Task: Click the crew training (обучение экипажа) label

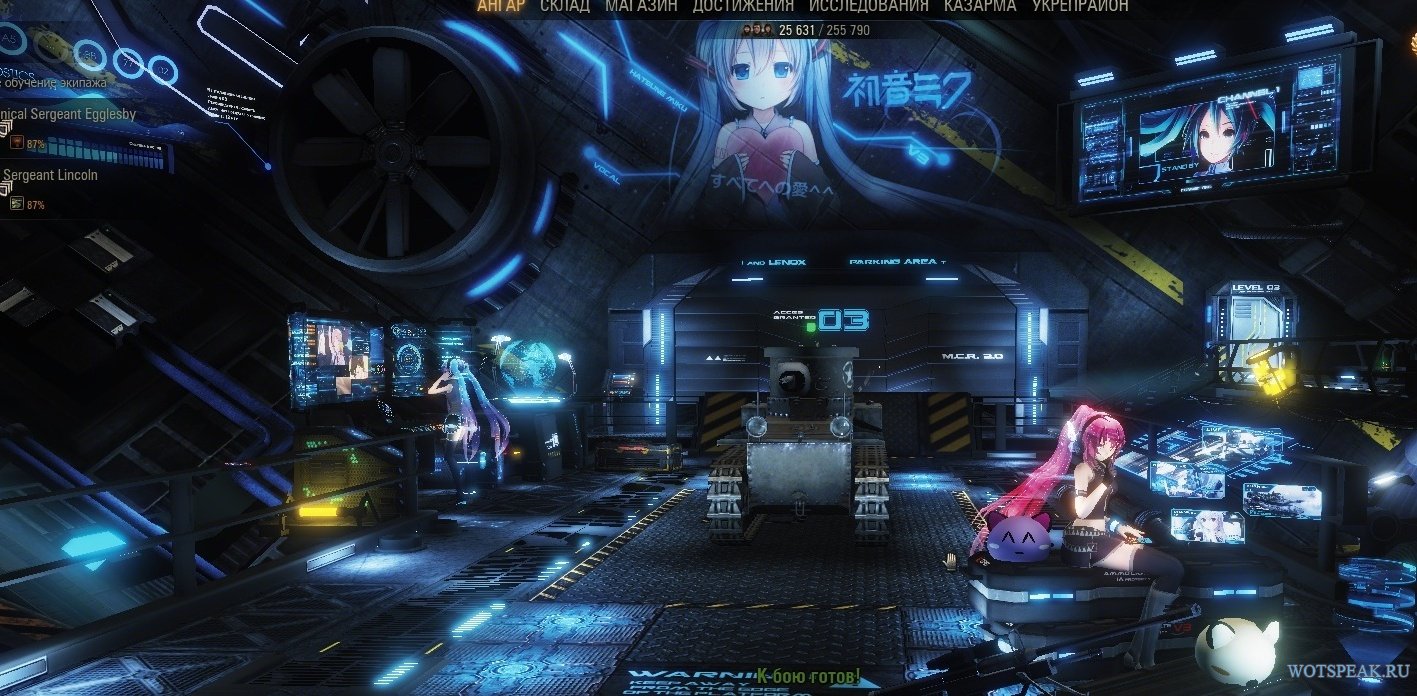Action: click(53, 82)
